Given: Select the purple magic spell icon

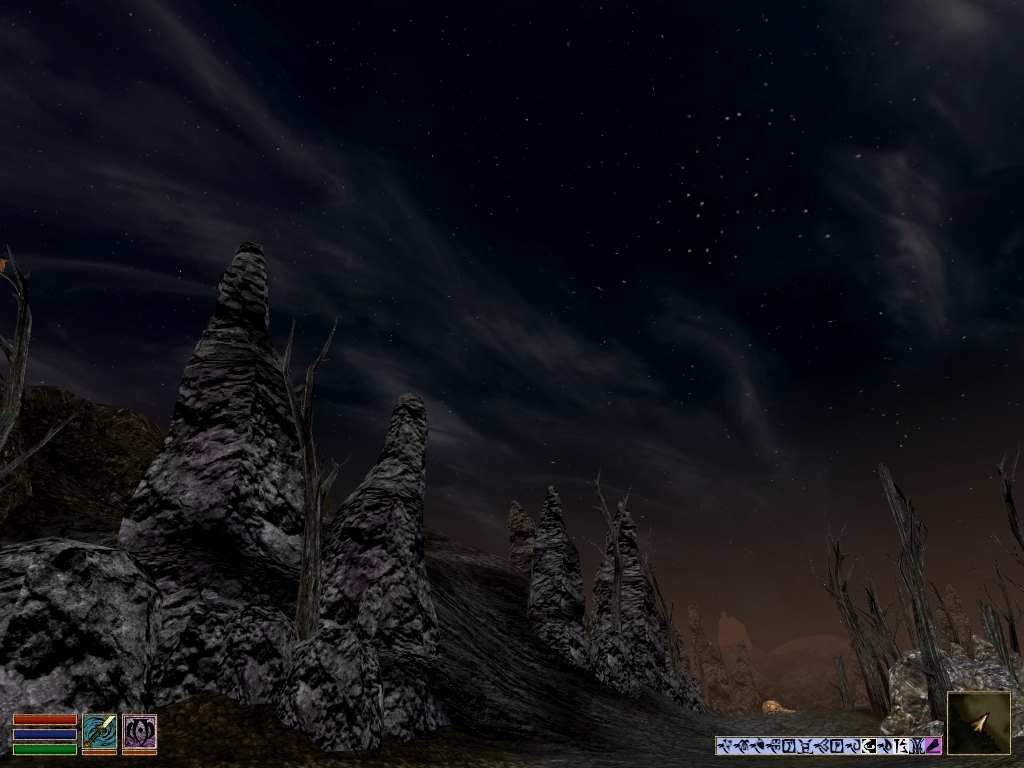Looking at the screenshot, I should pyautogui.click(x=139, y=733).
